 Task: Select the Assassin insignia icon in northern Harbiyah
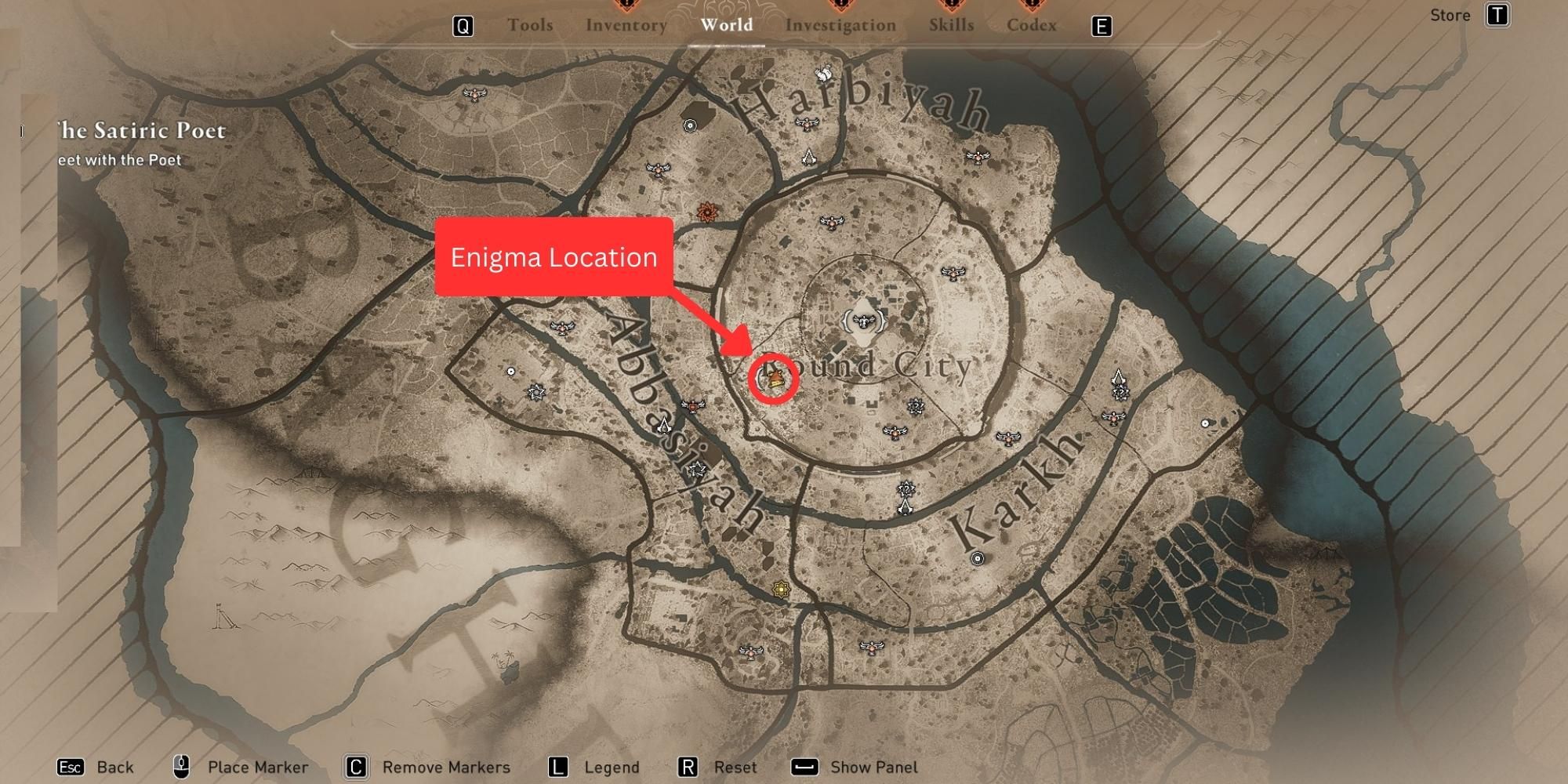pyautogui.click(x=809, y=156)
